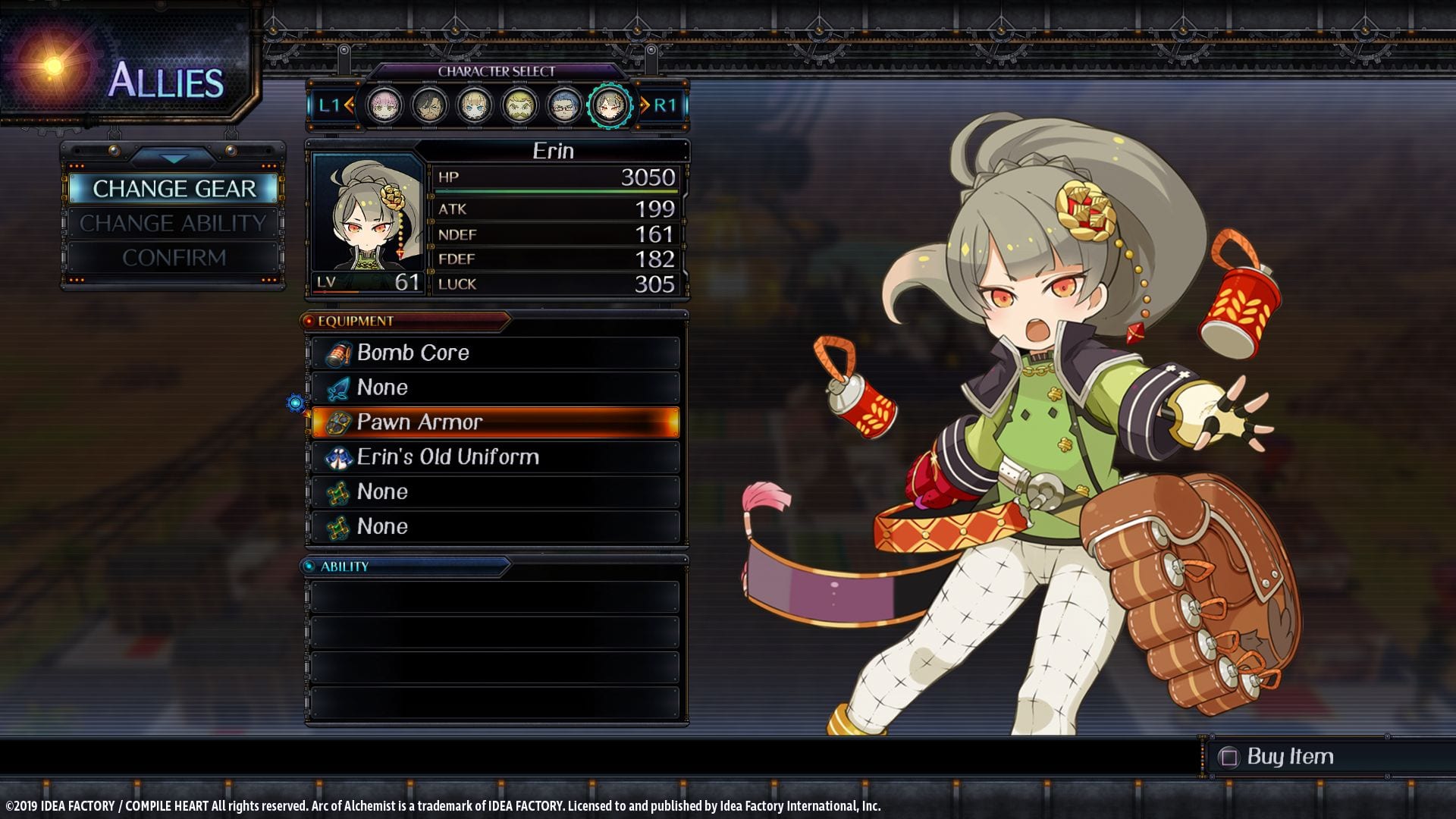Select the Change Gear menu option
The image size is (1456, 819).
point(174,189)
